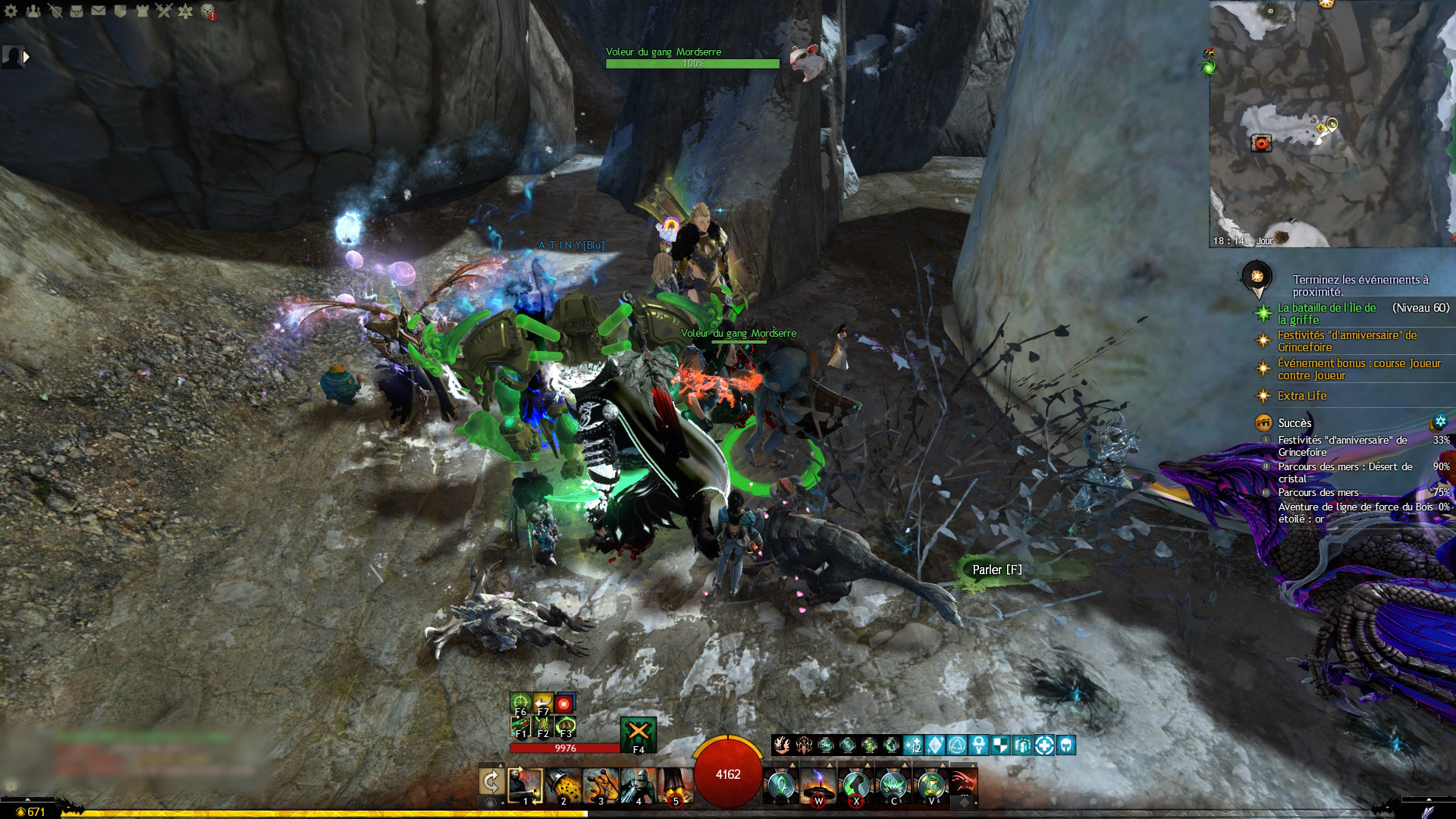
Task: Select the "Extra Life" event entry
Action: click(x=1301, y=396)
